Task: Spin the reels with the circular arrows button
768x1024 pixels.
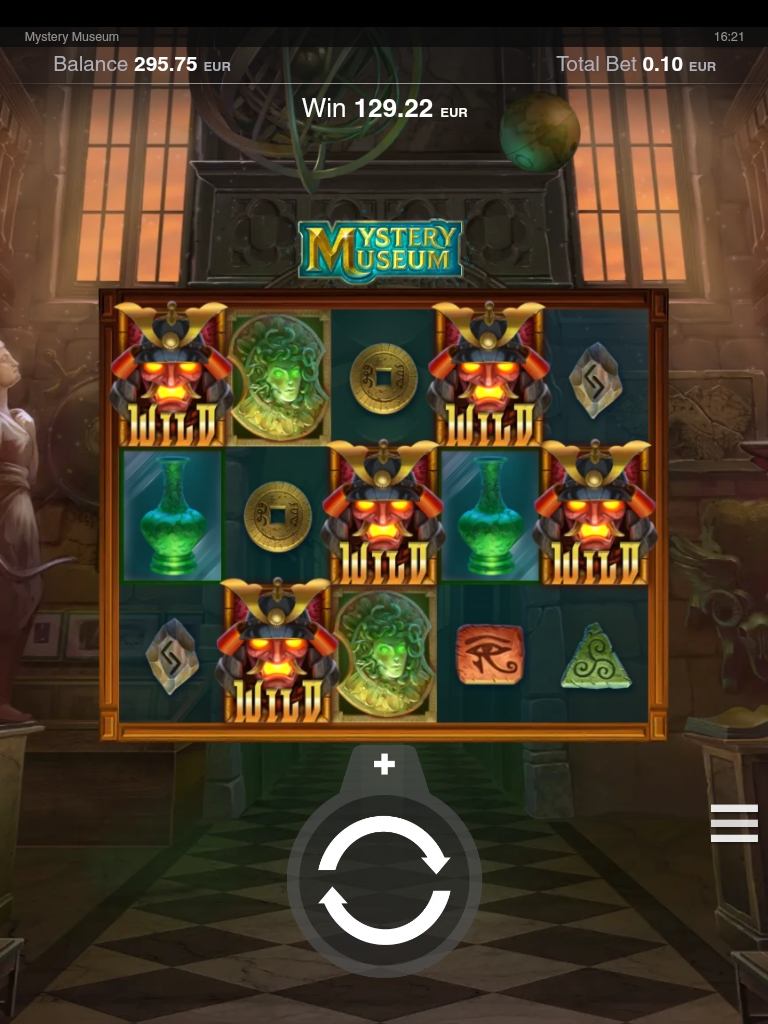Action: coord(384,880)
